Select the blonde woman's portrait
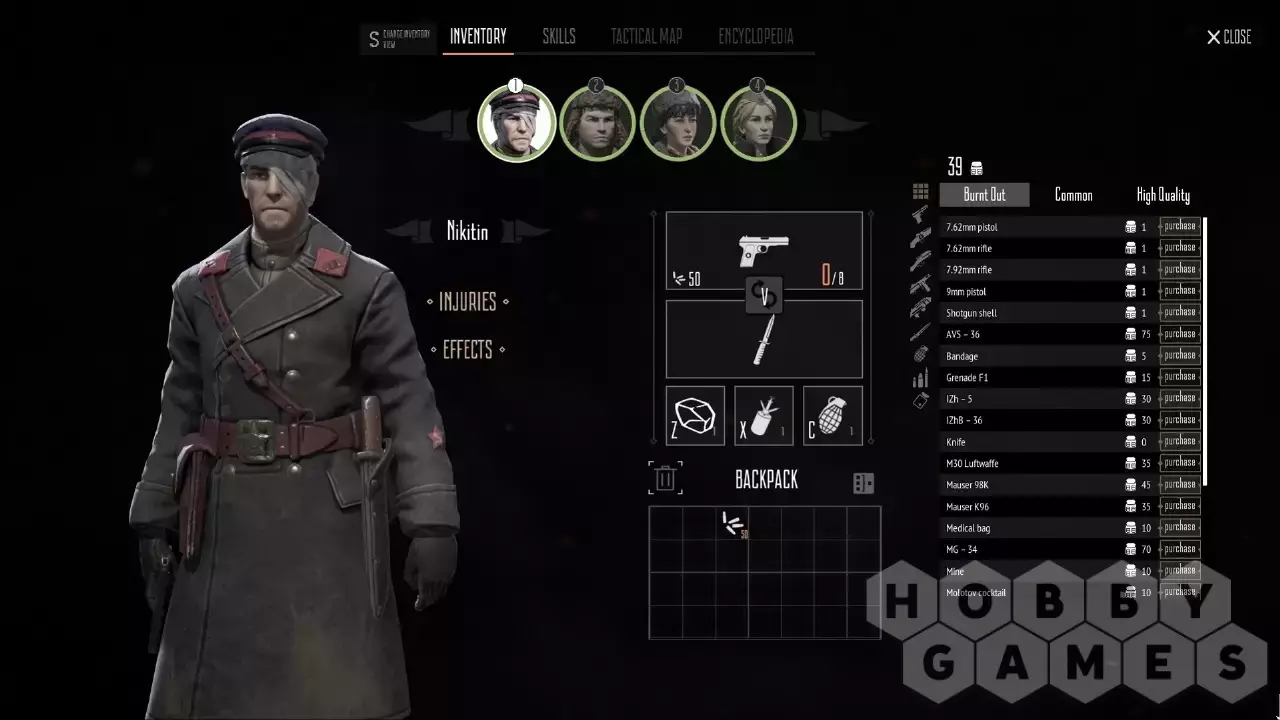Viewport: 1280px width, 720px height. pos(758,124)
